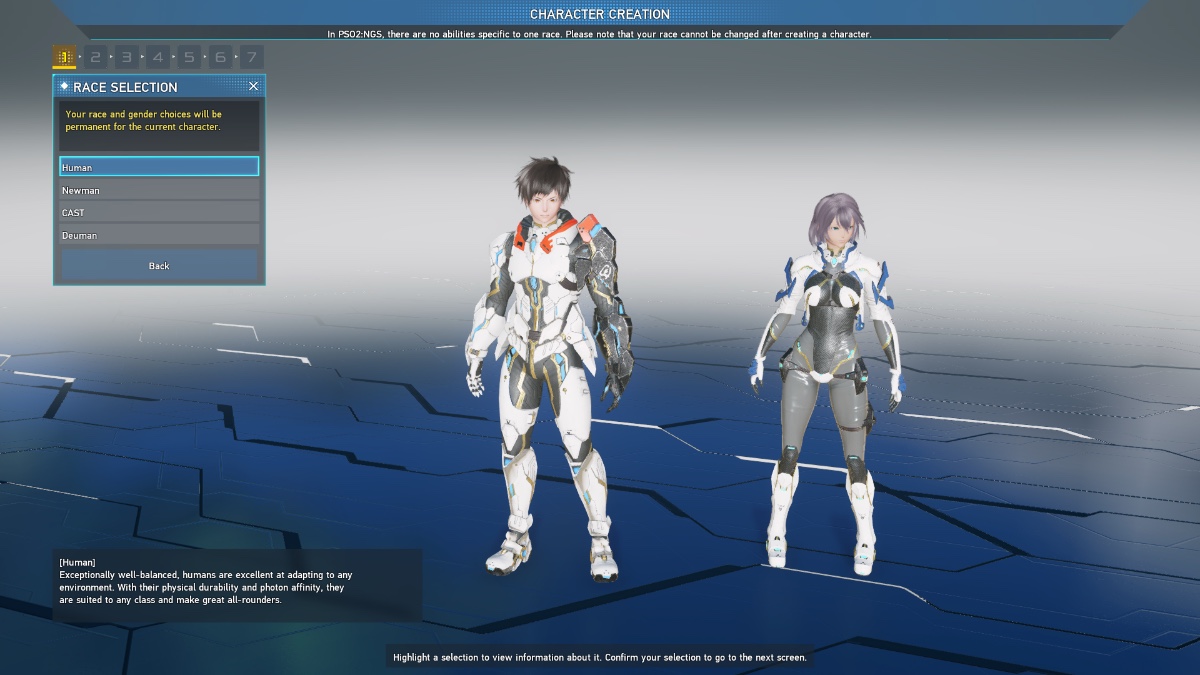This screenshot has height=675, width=1200.
Task: Select creation step 6
Action: (x=220, y=57)
